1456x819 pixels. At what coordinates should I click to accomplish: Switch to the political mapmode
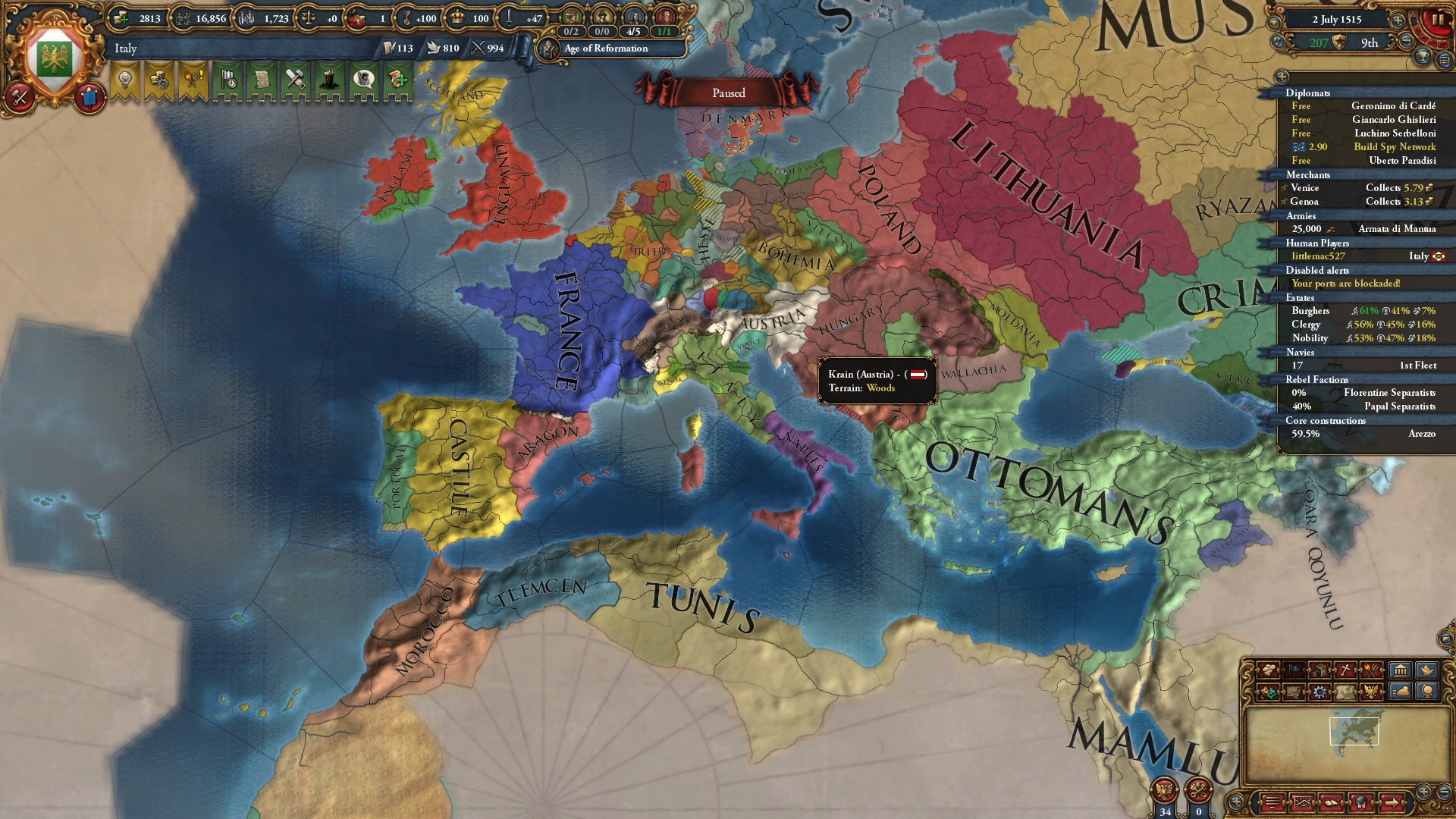1293,670
